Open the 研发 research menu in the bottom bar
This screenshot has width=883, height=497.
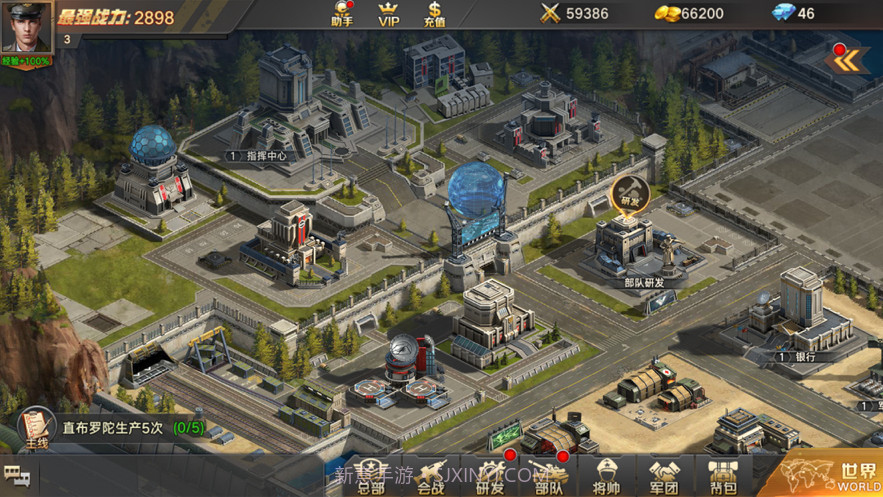(490, 475)
